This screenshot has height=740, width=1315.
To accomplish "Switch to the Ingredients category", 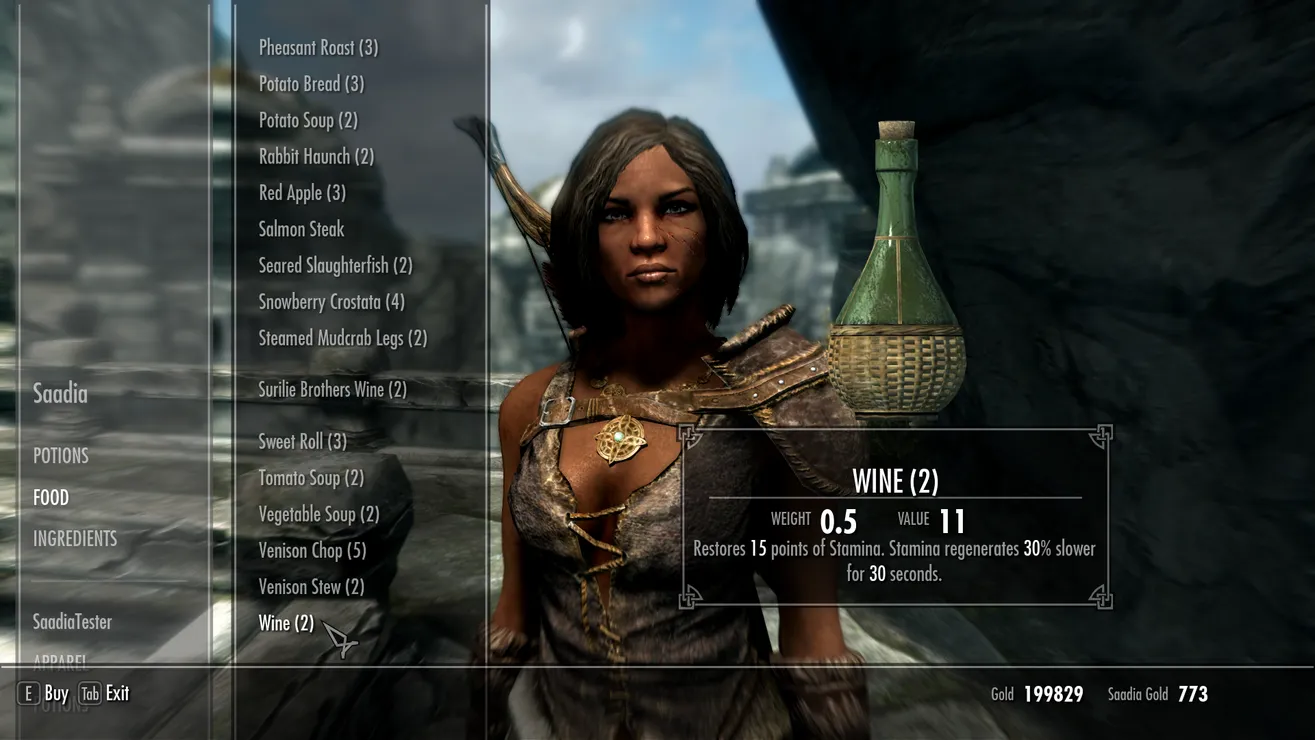I will point(75,539).
